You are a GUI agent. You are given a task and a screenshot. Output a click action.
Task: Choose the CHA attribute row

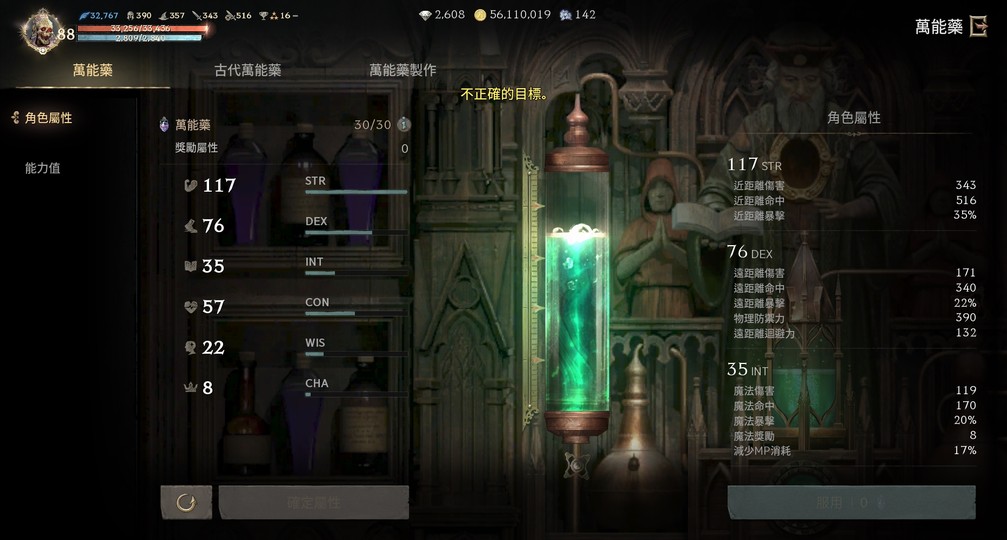295,388
